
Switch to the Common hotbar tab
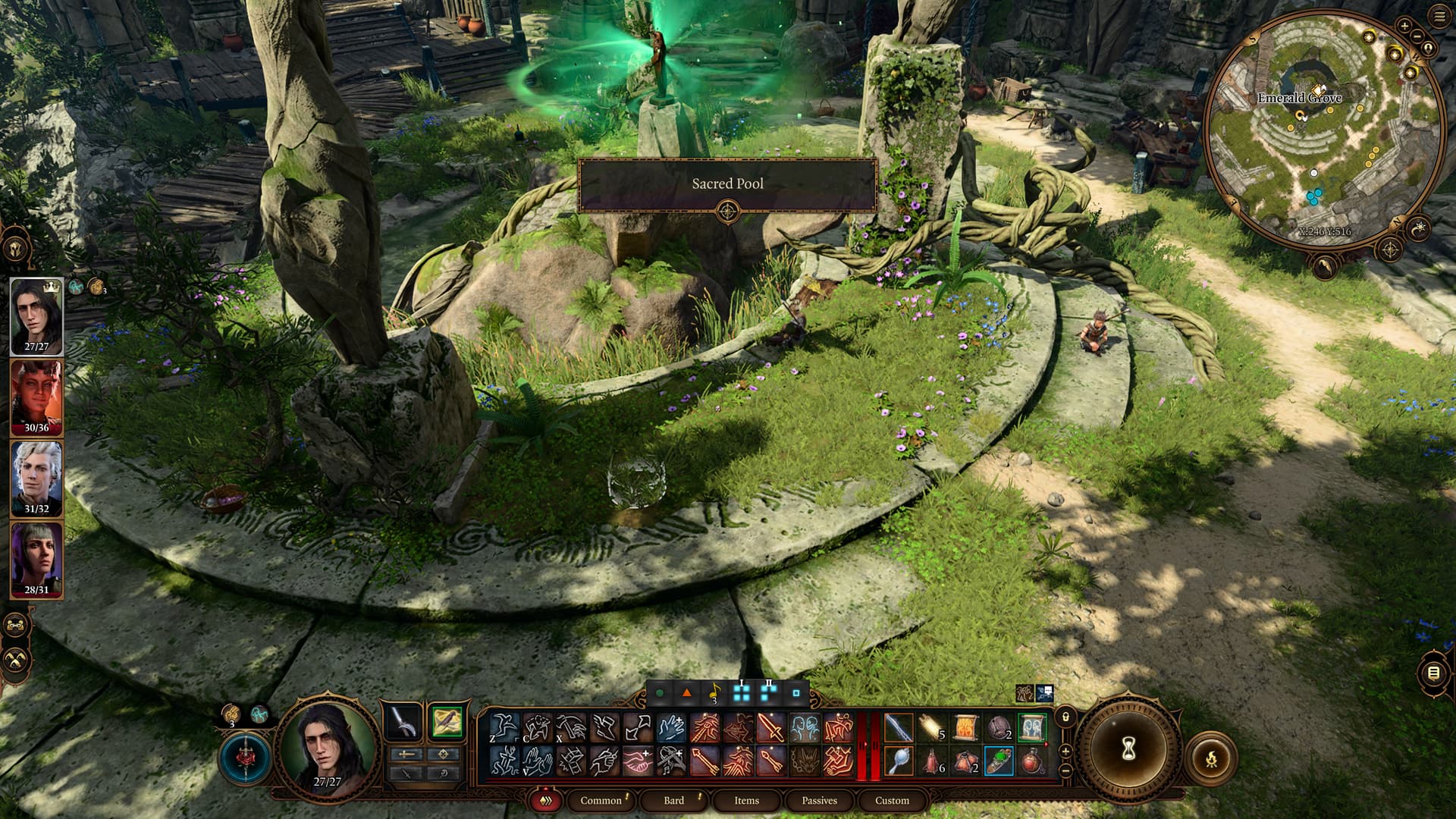tap(601, 801)
